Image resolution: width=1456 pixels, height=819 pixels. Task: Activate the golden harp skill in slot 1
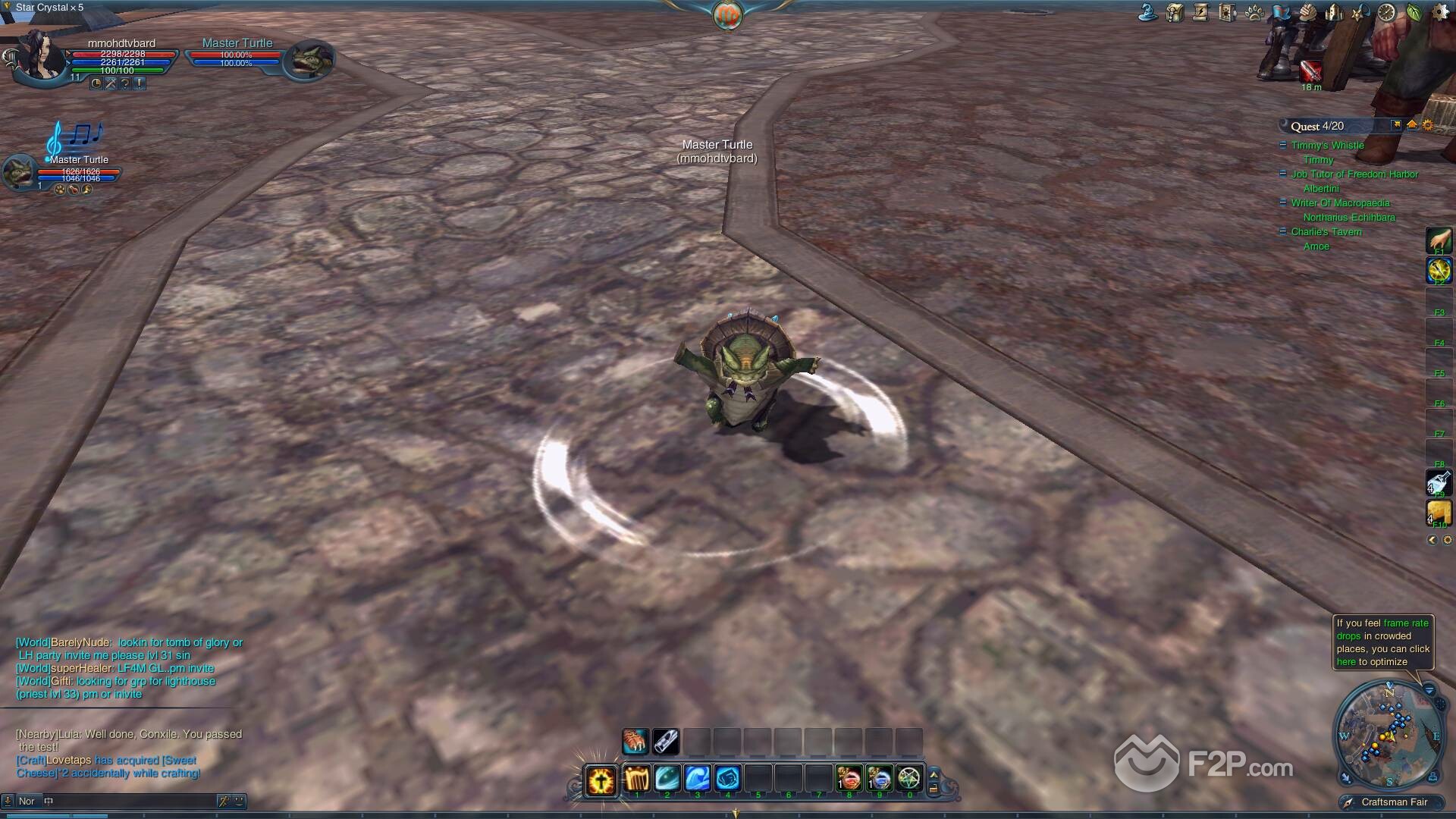pos(637,779)
